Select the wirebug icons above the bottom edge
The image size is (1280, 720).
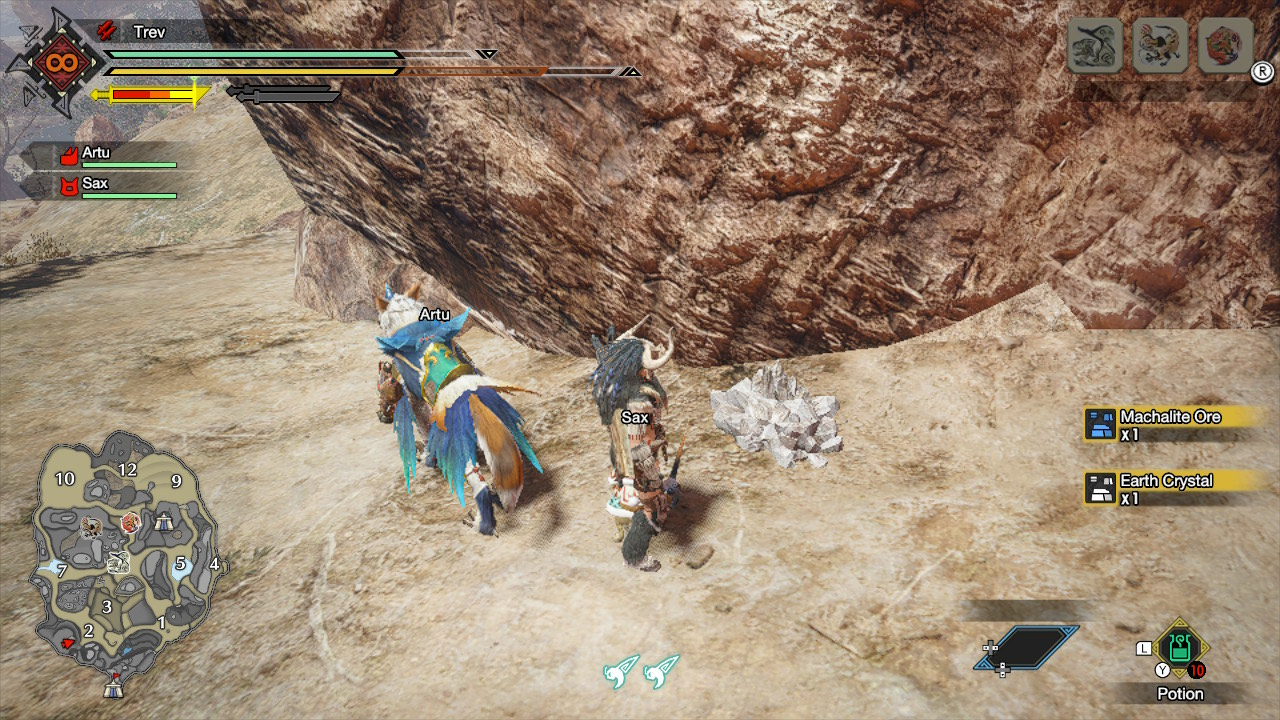pos(641,672)
